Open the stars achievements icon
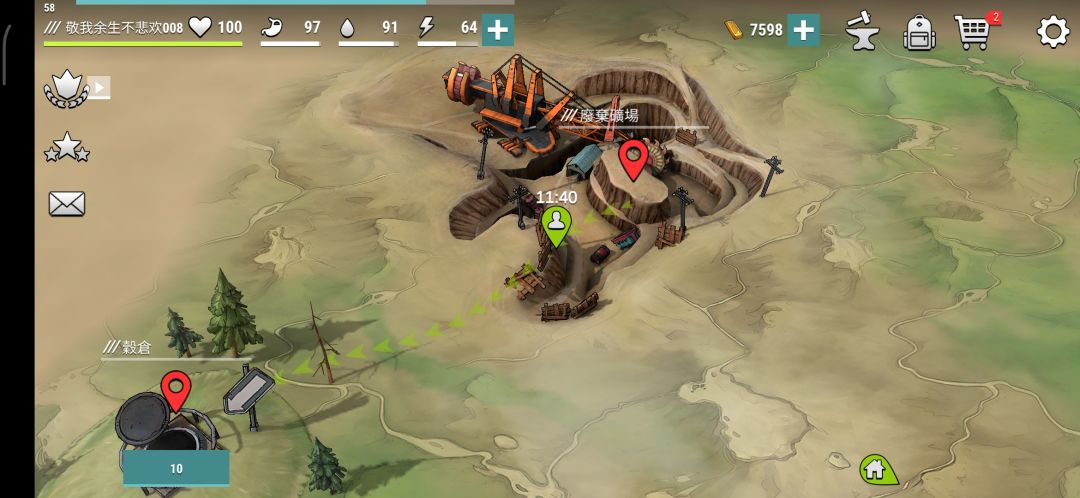This screenshot has height=498, width=1080. [66, 149]
